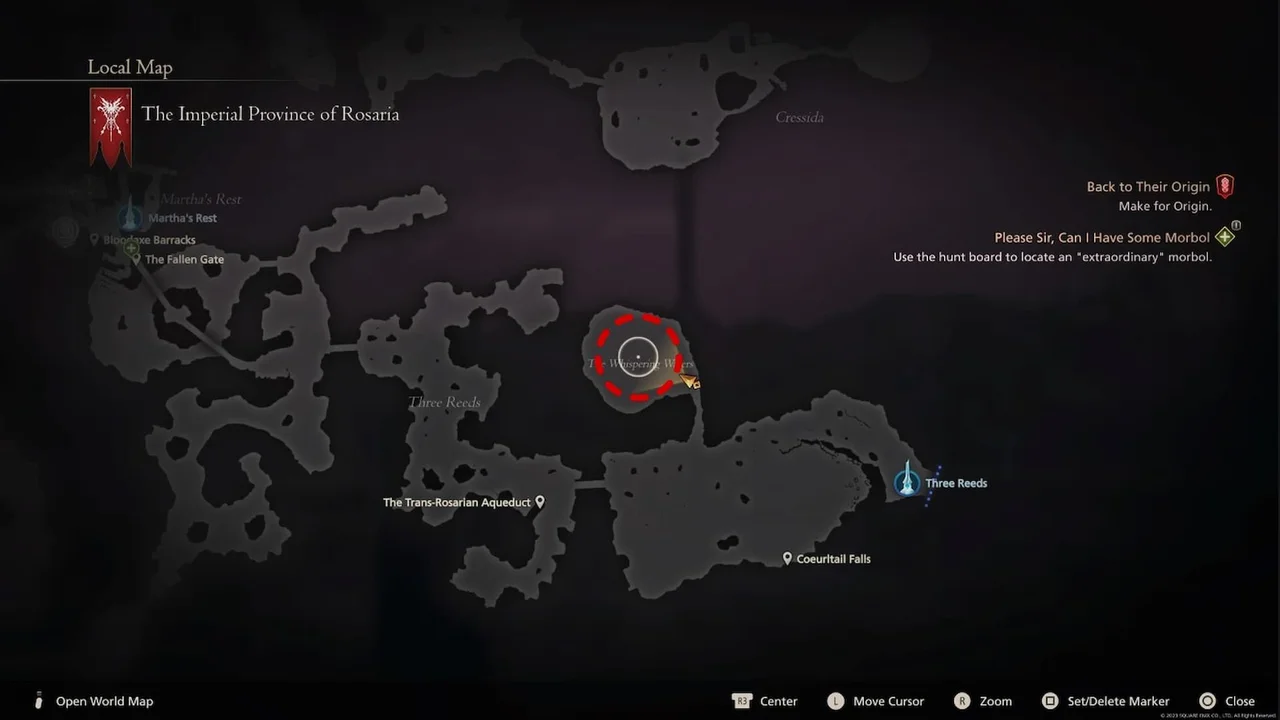Click the green plus icon near Bloodaxe Barracks
This screenshot has height=720, width=1280.
pos(131,248)
